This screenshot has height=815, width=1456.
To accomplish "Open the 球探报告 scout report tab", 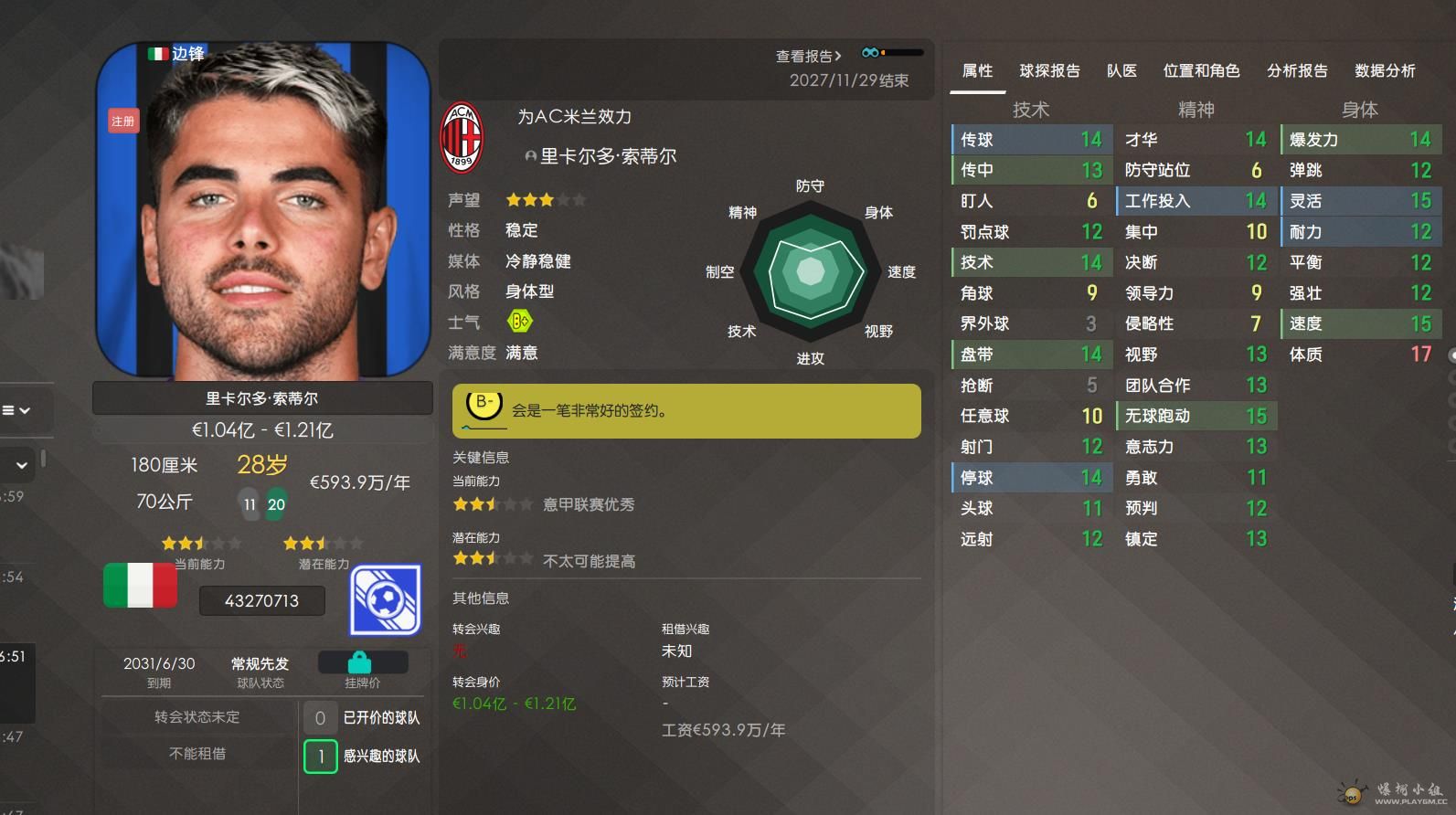I will pos(1049,70).
